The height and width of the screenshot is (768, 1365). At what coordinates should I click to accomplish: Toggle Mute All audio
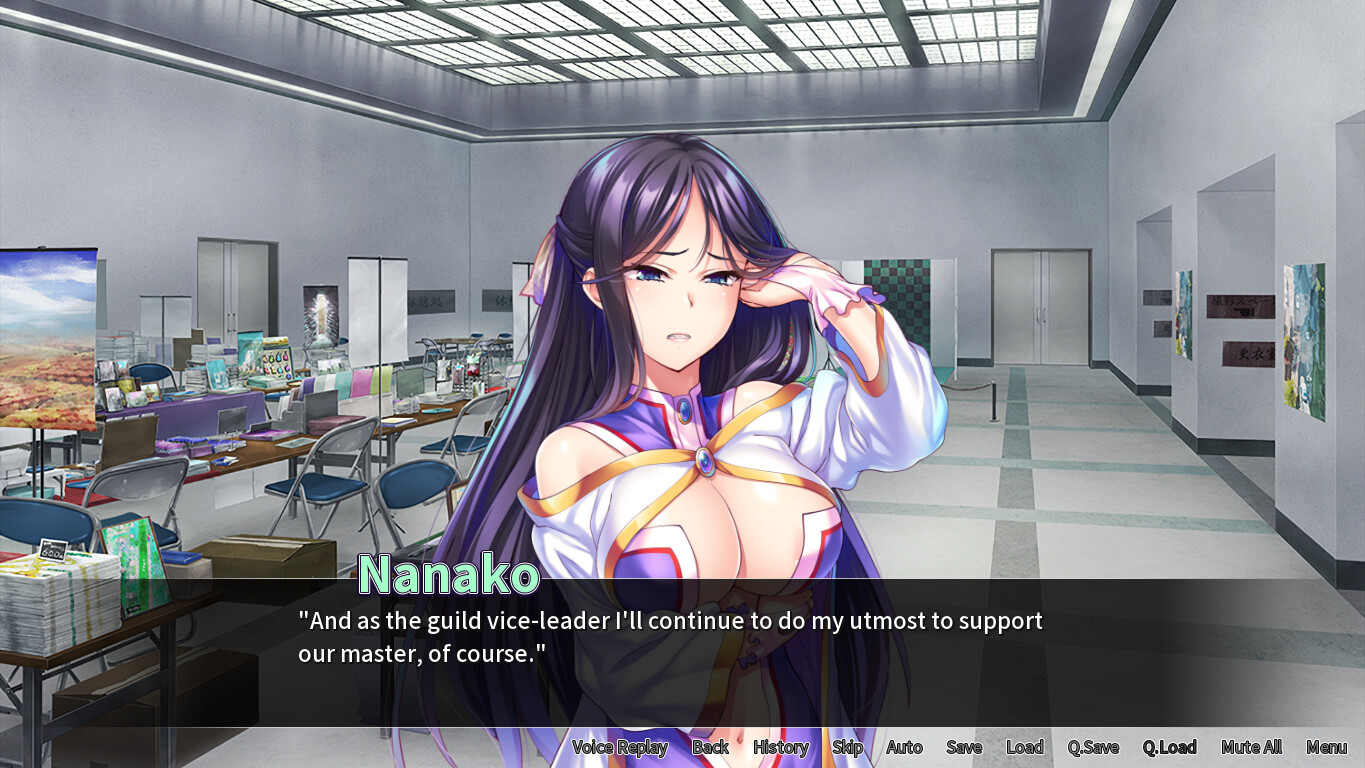(1251, 747)
